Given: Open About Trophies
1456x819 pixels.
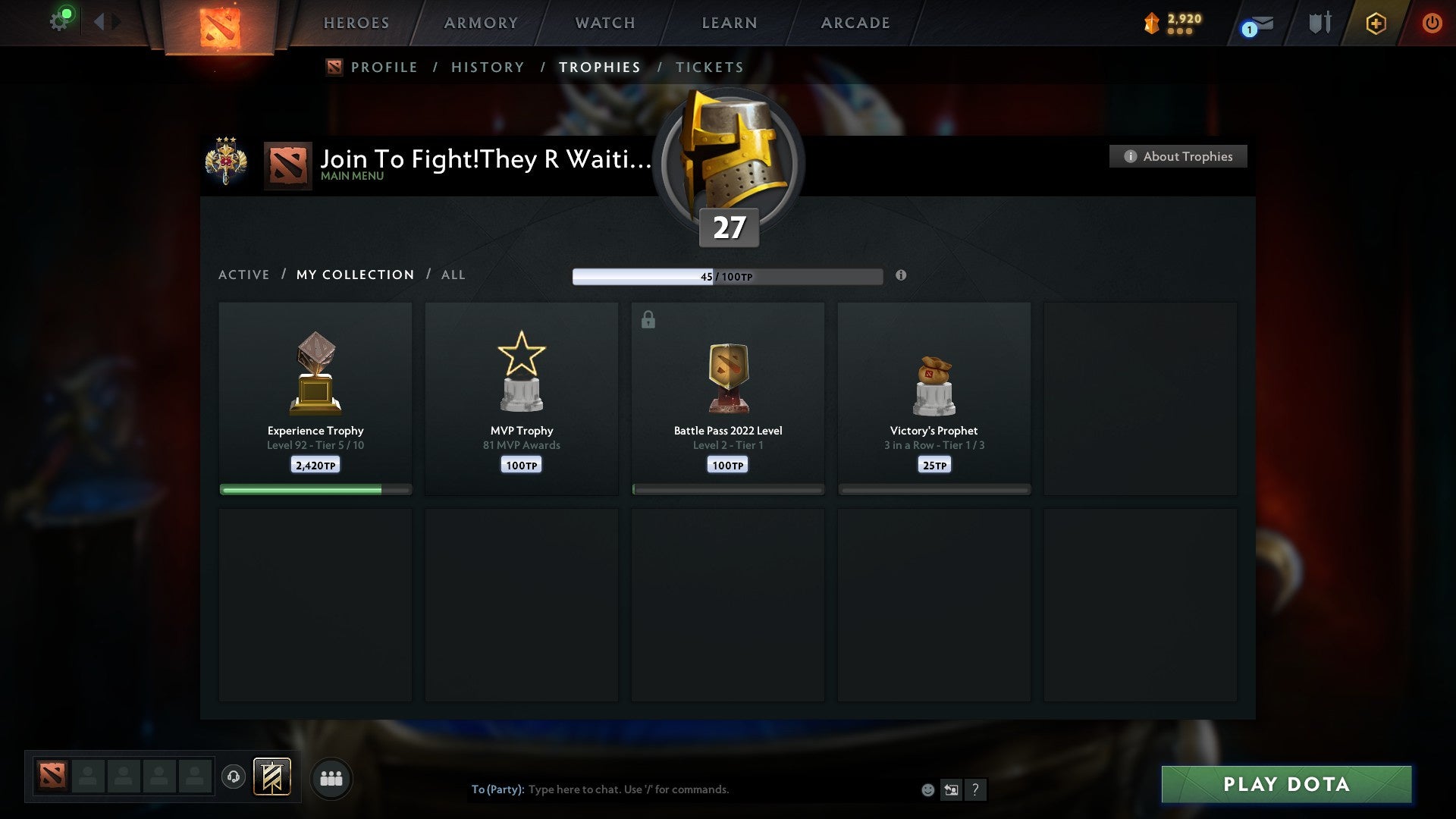Looking at the screenshot, I should click(x=1177, y=156).
